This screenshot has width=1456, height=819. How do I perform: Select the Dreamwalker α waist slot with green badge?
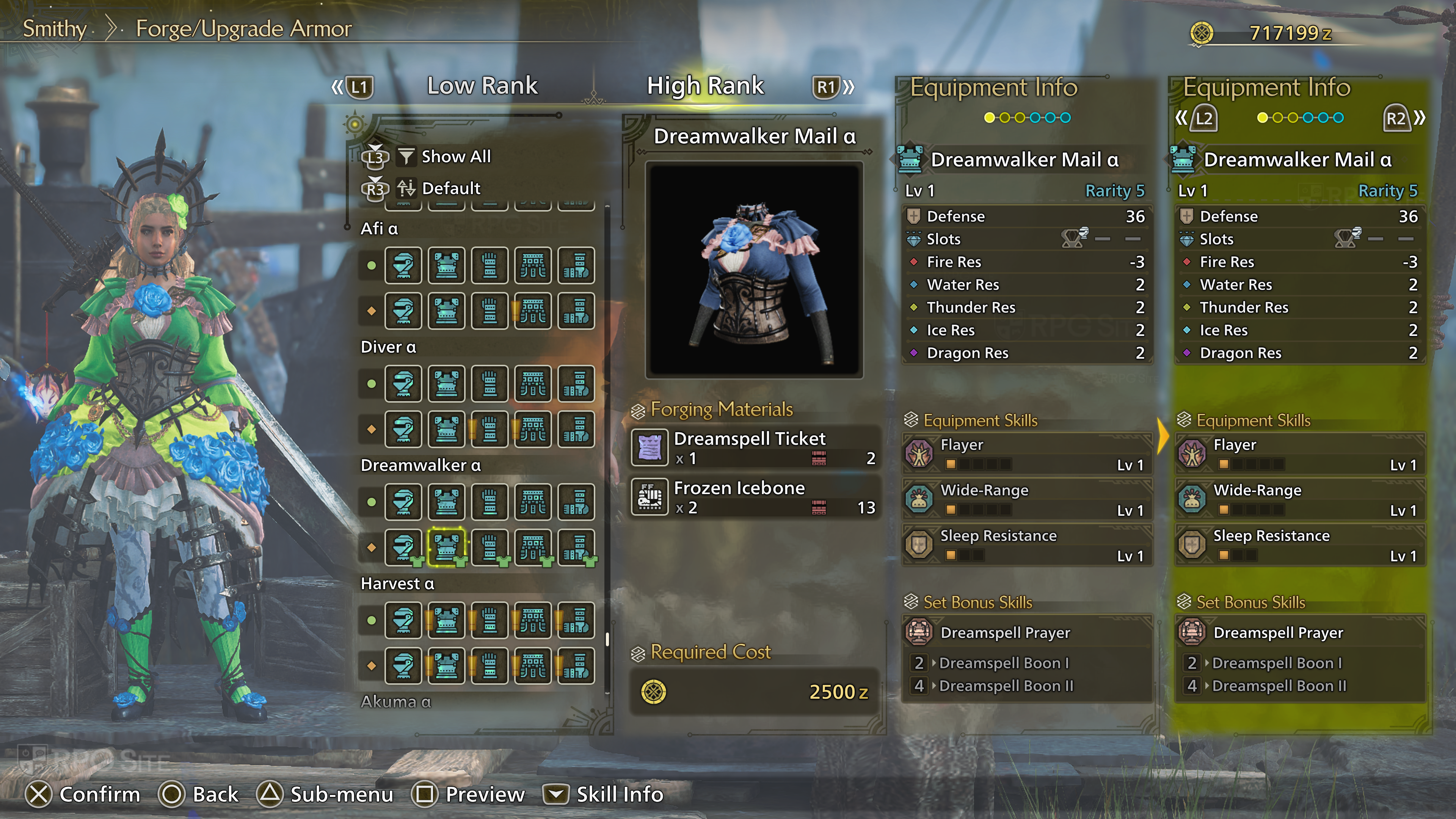pos(532,547)
